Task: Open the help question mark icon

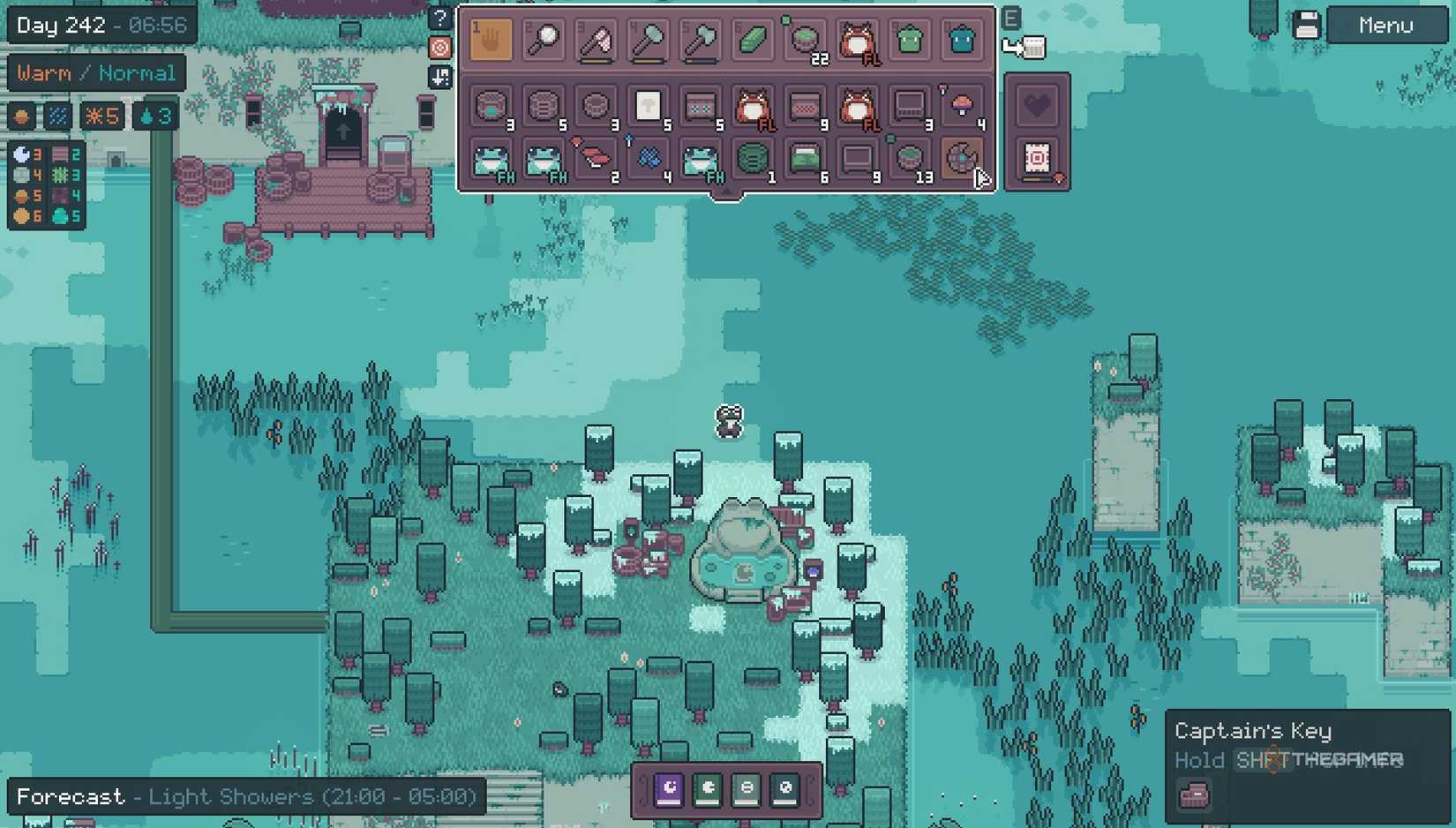Action: coord(440,16)
